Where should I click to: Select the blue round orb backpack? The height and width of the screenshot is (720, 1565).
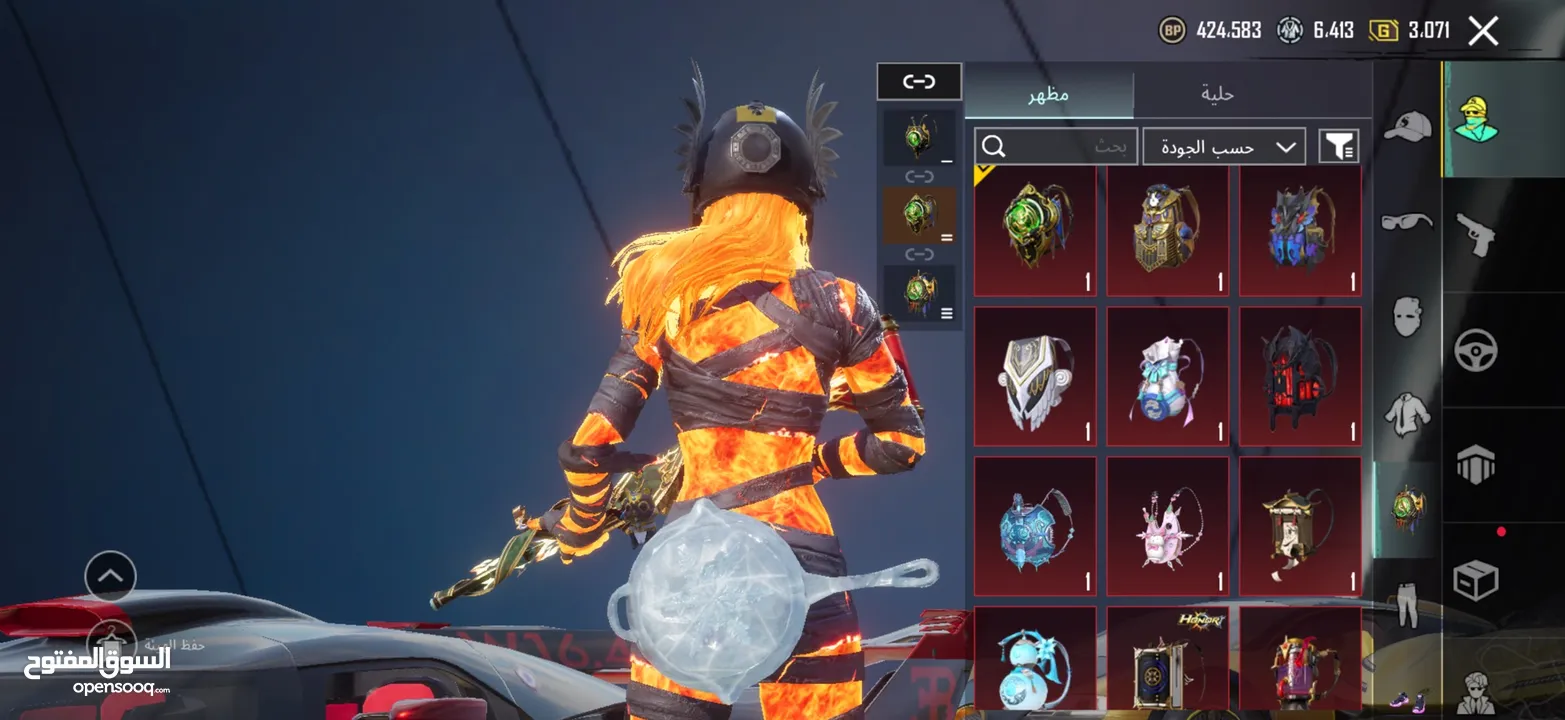(x=1034, y=526)
